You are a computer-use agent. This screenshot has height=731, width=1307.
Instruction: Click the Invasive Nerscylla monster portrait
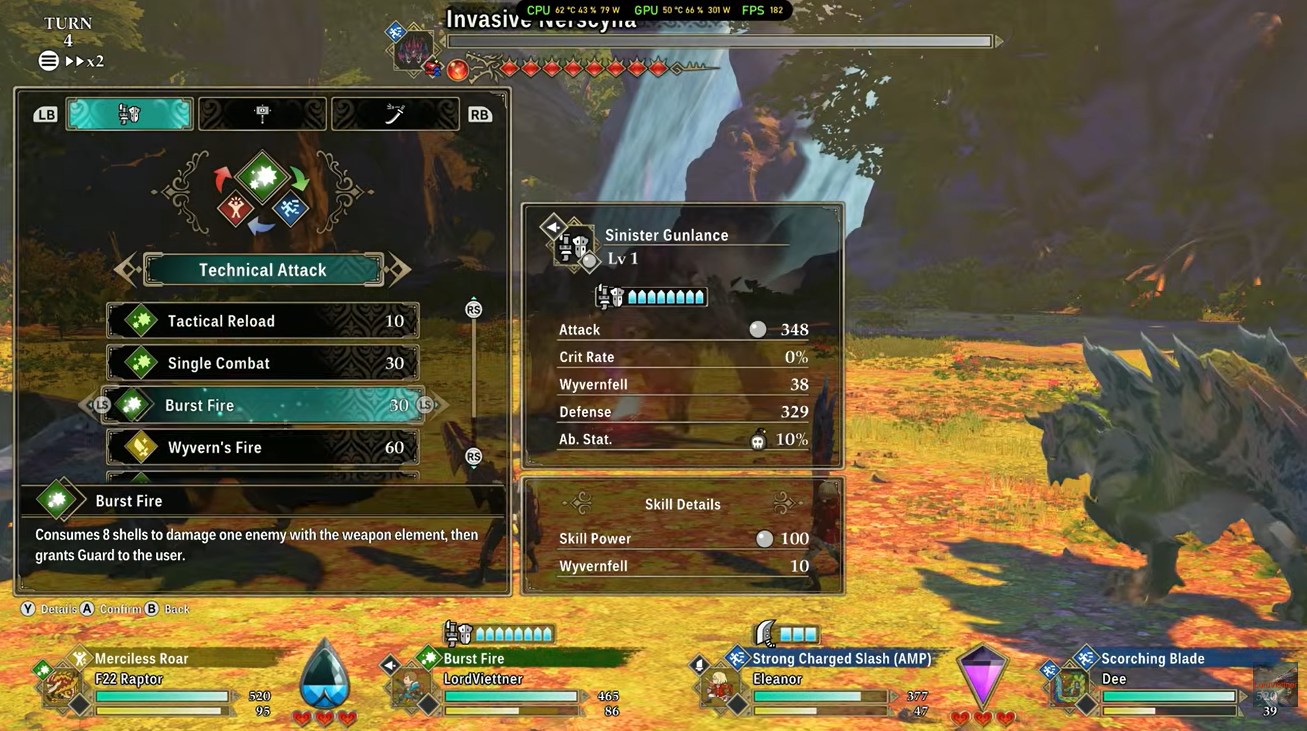pos(413,50)
